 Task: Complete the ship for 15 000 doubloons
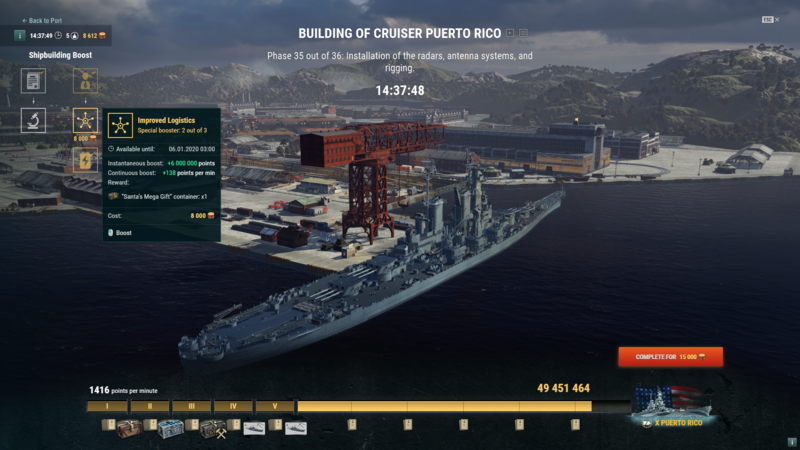pyautogui.click(x=670, y=356)
